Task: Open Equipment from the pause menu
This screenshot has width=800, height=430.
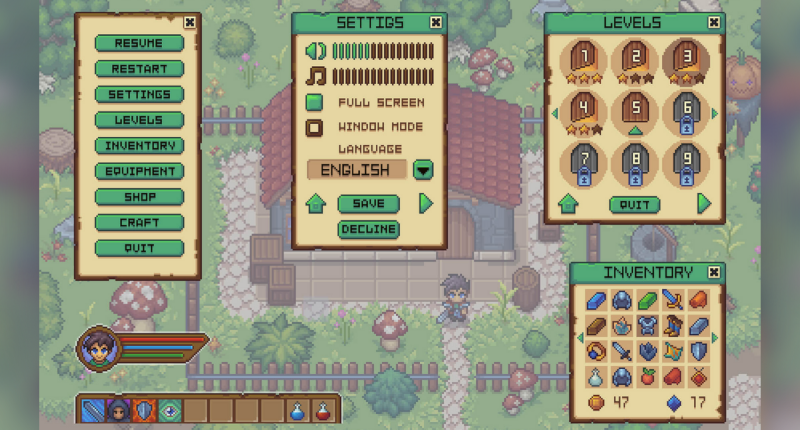Action: coord(139,171)
